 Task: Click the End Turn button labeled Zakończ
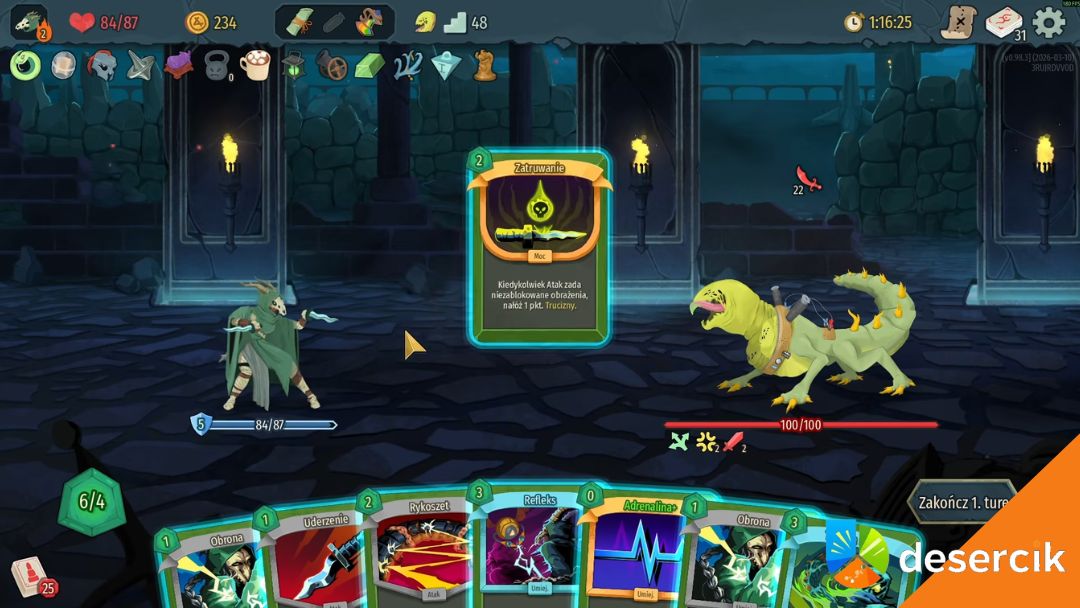click(x=960, y=501)
